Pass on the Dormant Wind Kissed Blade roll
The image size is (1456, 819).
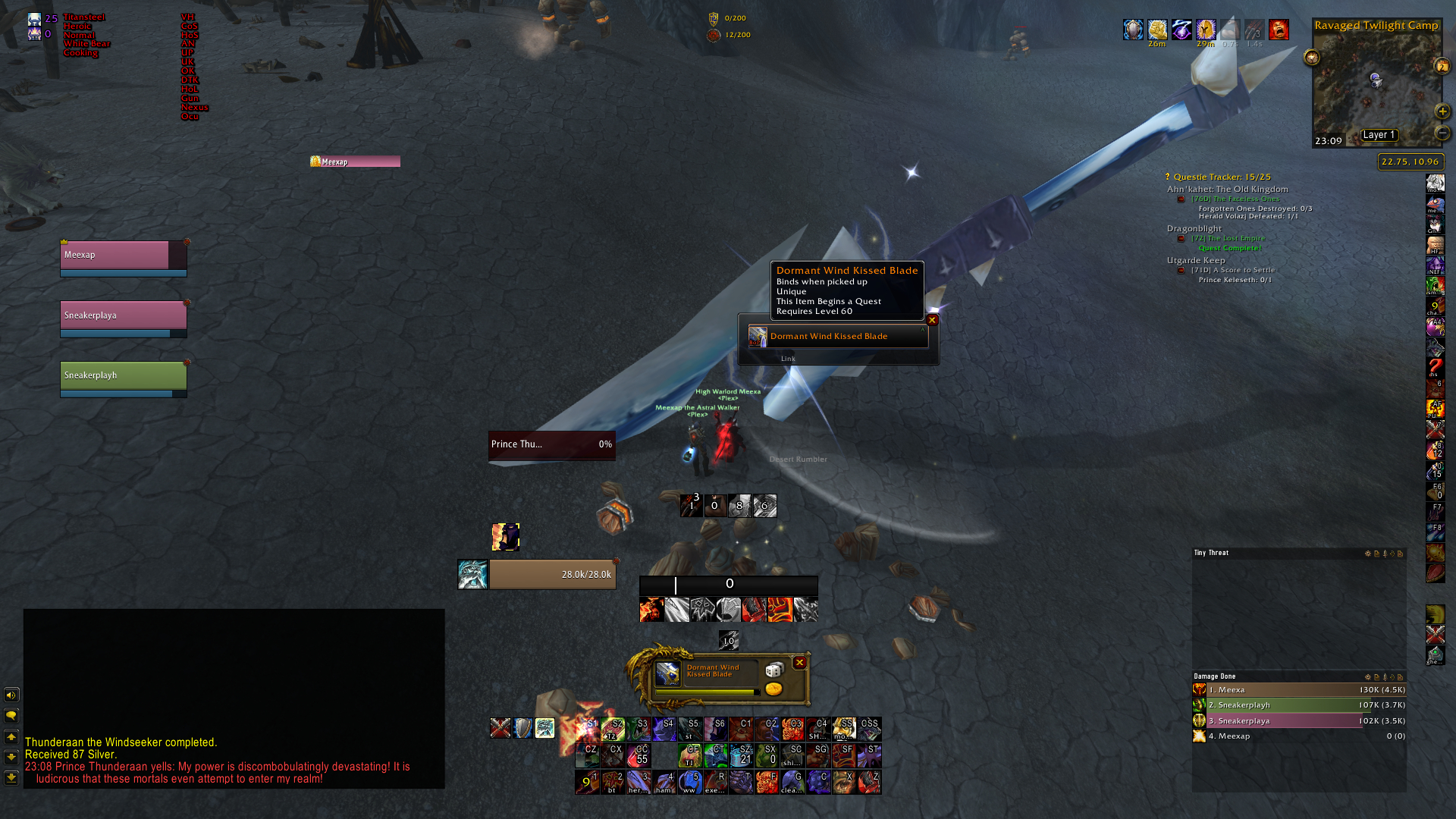pos(799,663)
